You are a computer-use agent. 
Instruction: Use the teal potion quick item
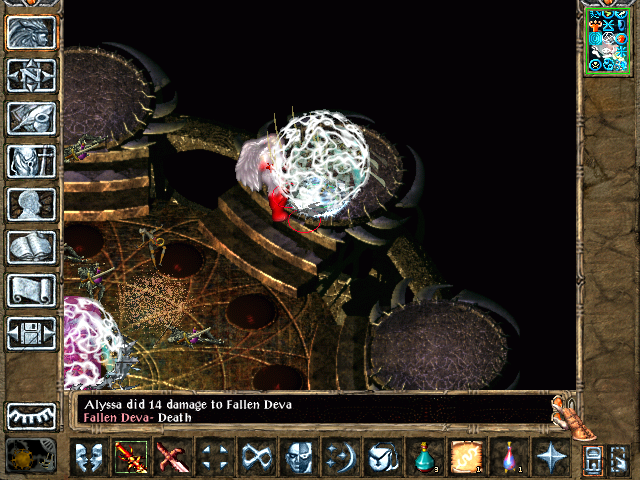pos(425,459)
